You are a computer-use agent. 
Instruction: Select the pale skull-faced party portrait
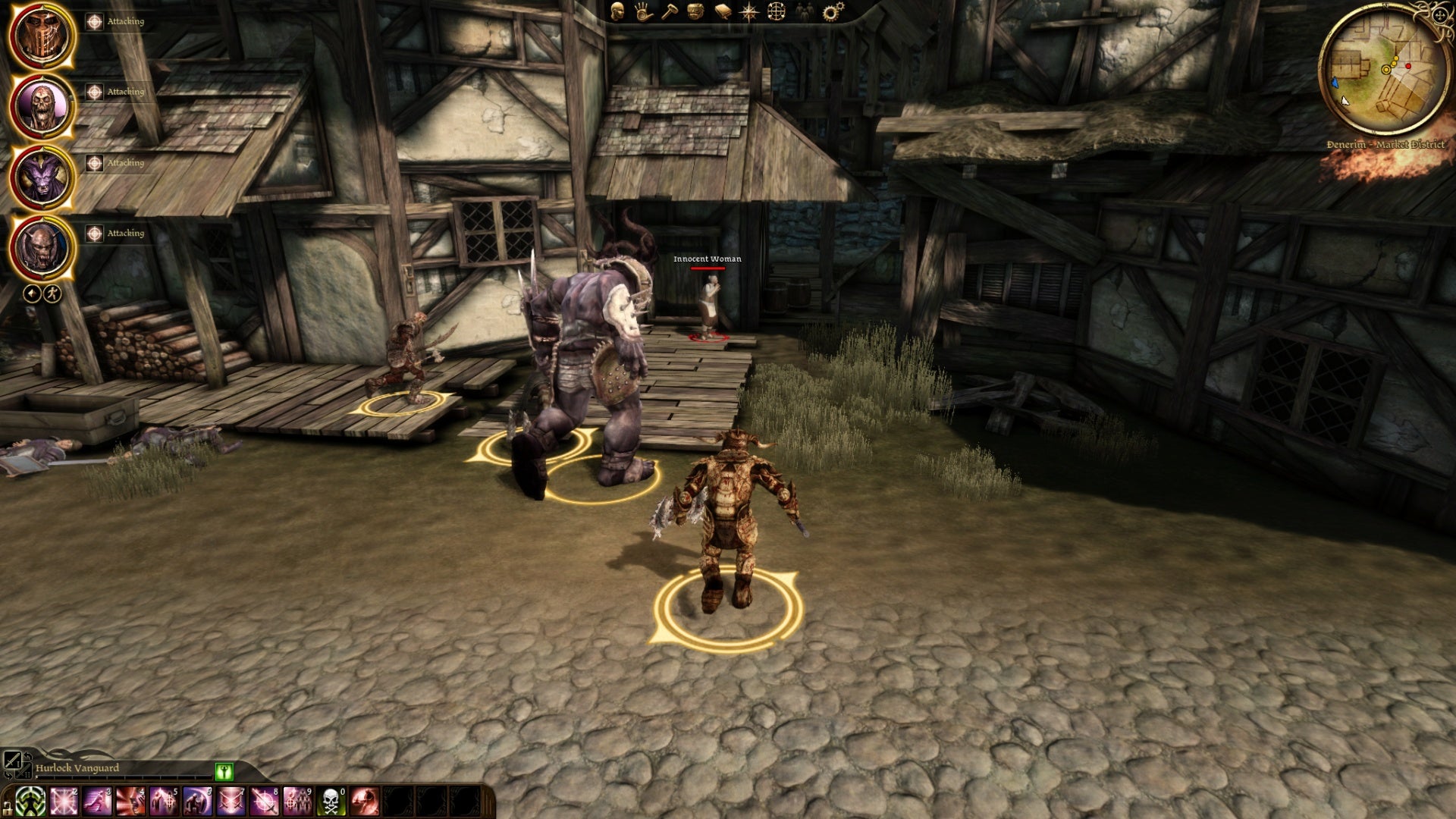[42, 106]
